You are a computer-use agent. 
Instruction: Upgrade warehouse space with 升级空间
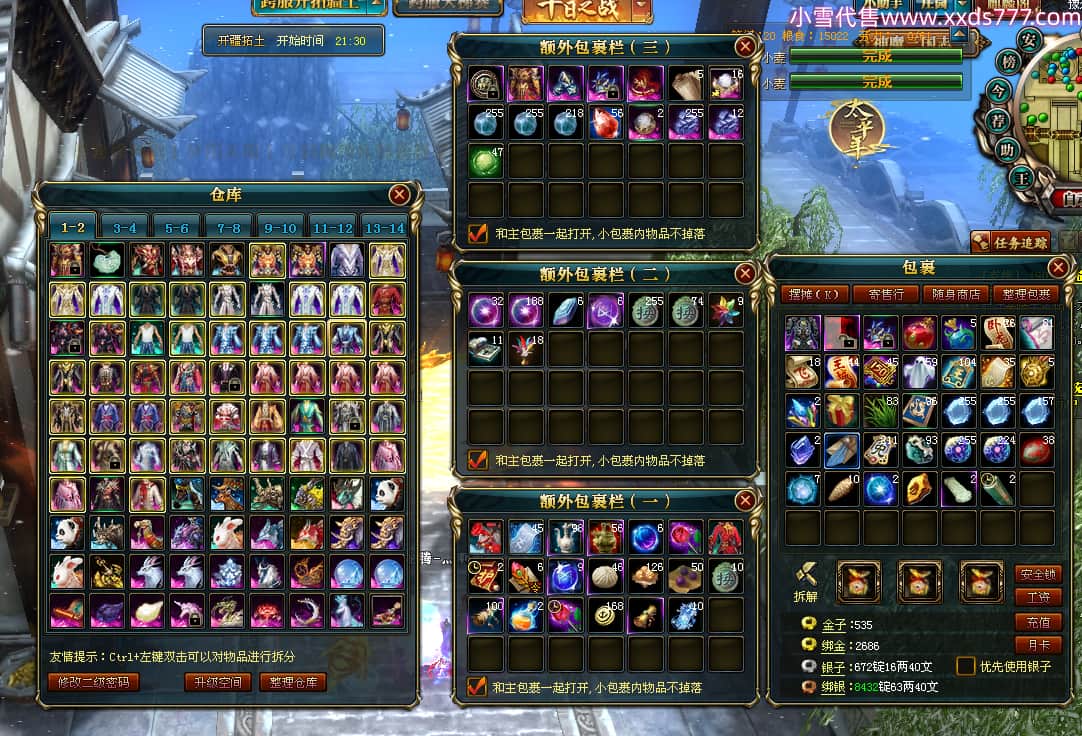217,682
